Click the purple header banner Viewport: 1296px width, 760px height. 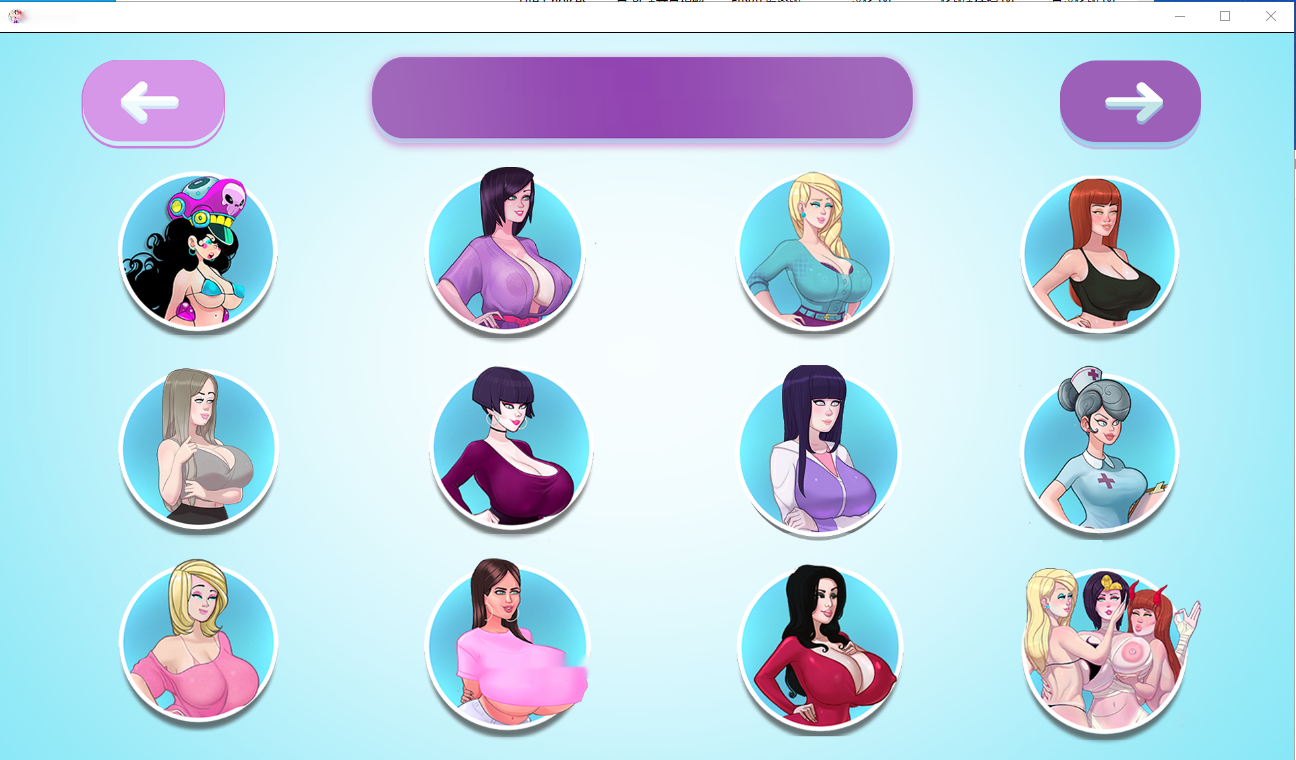click(642, 97)
